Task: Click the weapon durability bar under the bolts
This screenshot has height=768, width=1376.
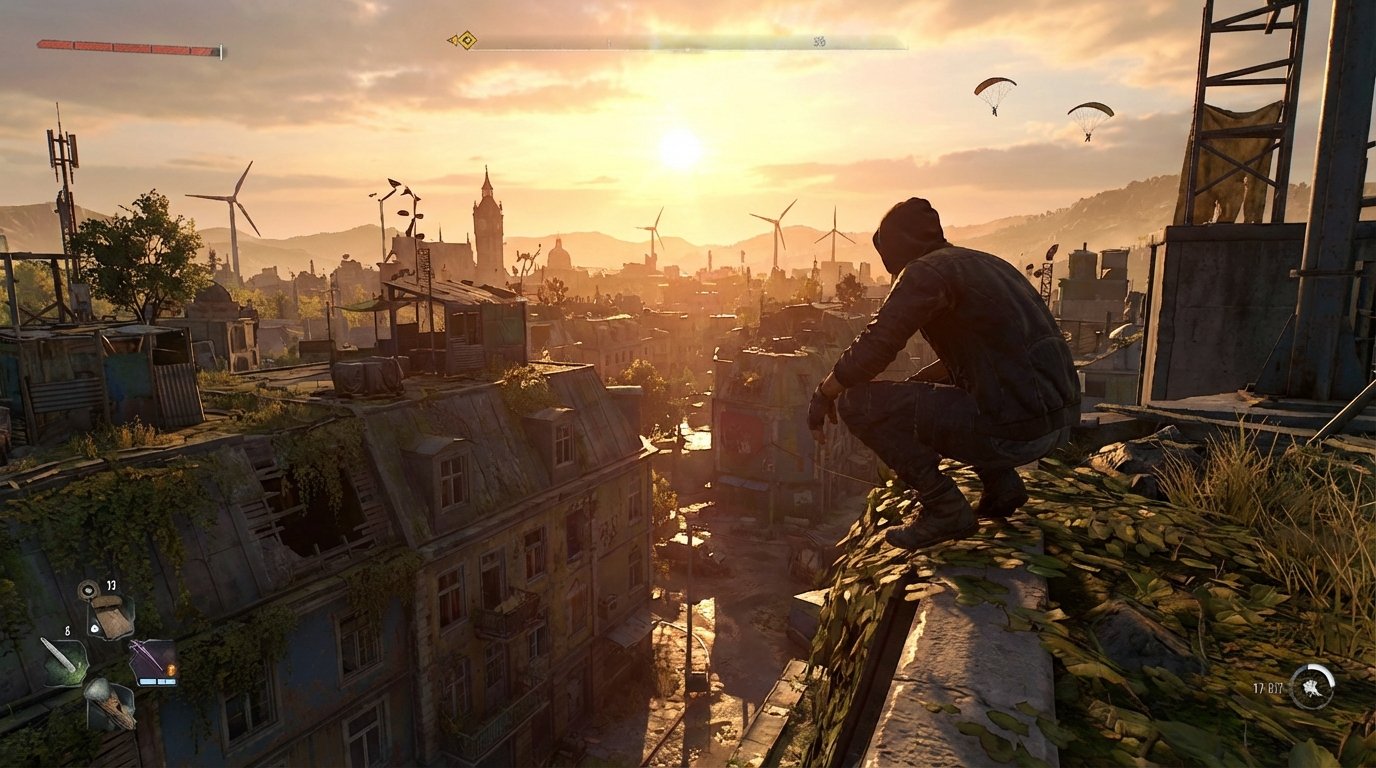Action: 158,682
